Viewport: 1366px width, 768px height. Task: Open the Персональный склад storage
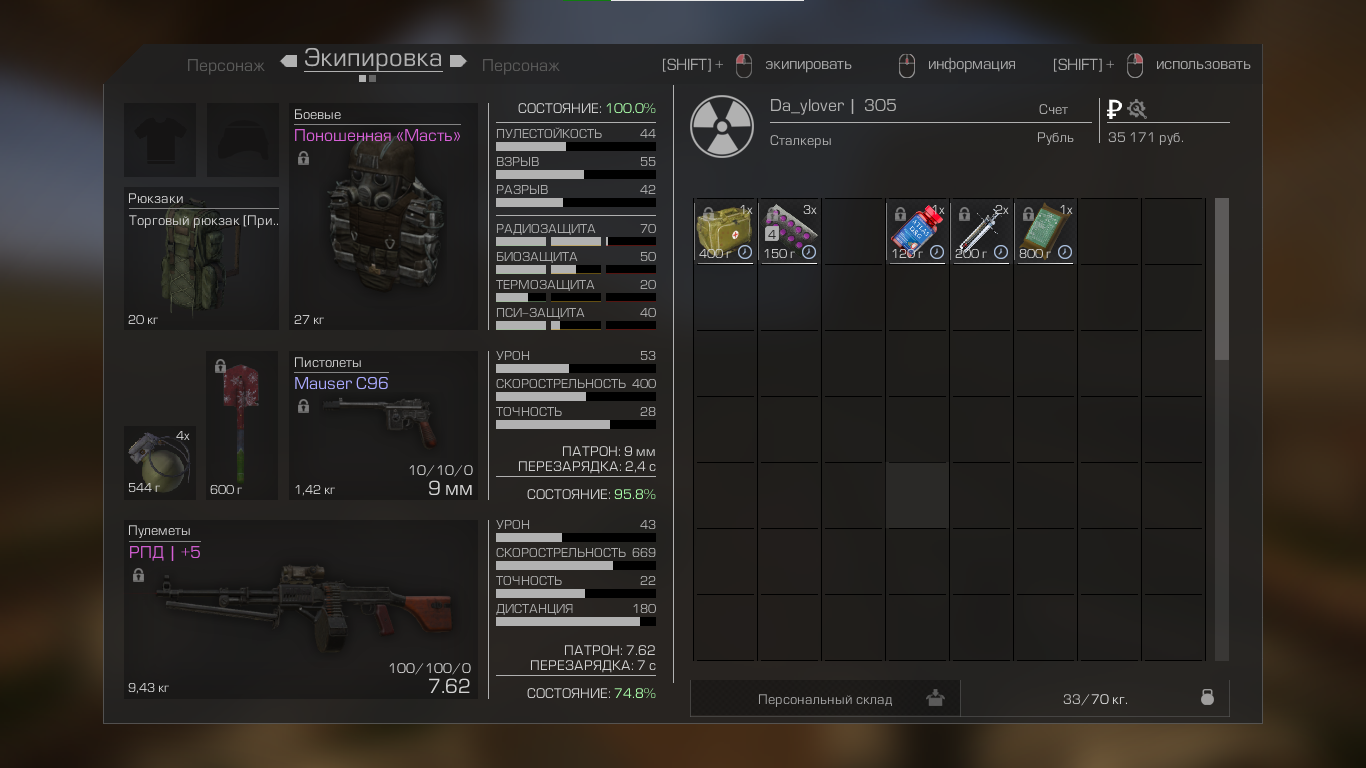825,699
